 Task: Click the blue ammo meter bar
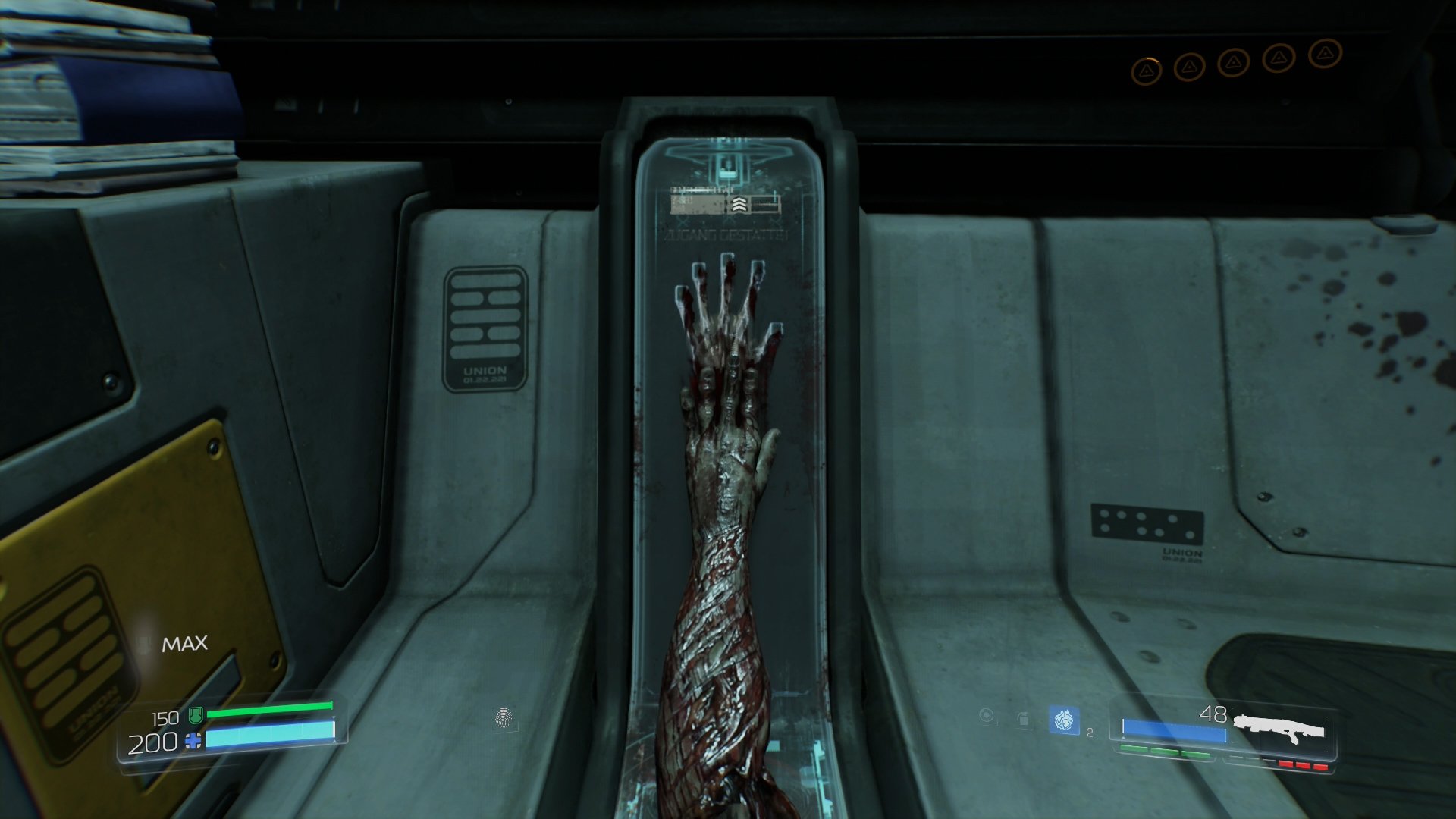pos(1173,730)
